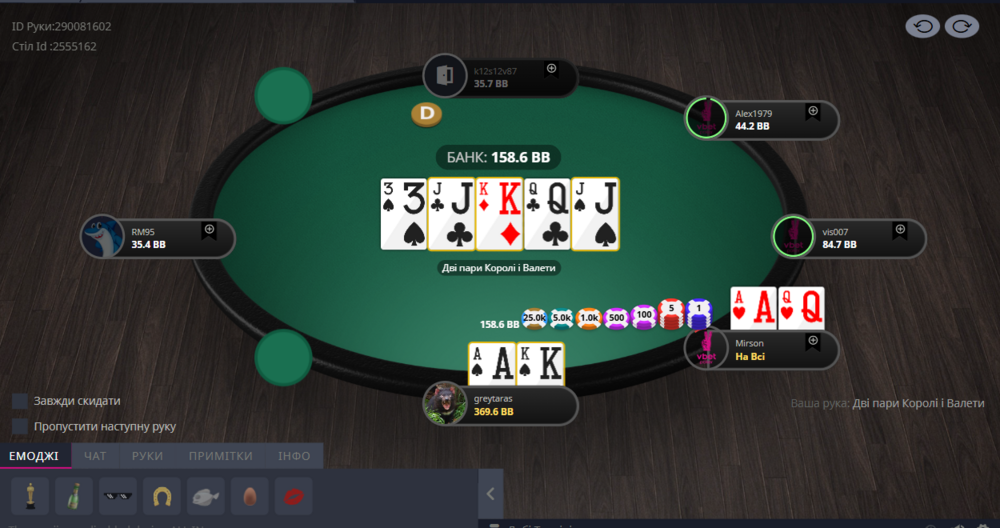Pick the pixel sunglasses emoji
This screenshot has height=528, width=1000.
[x=118, y=495]
